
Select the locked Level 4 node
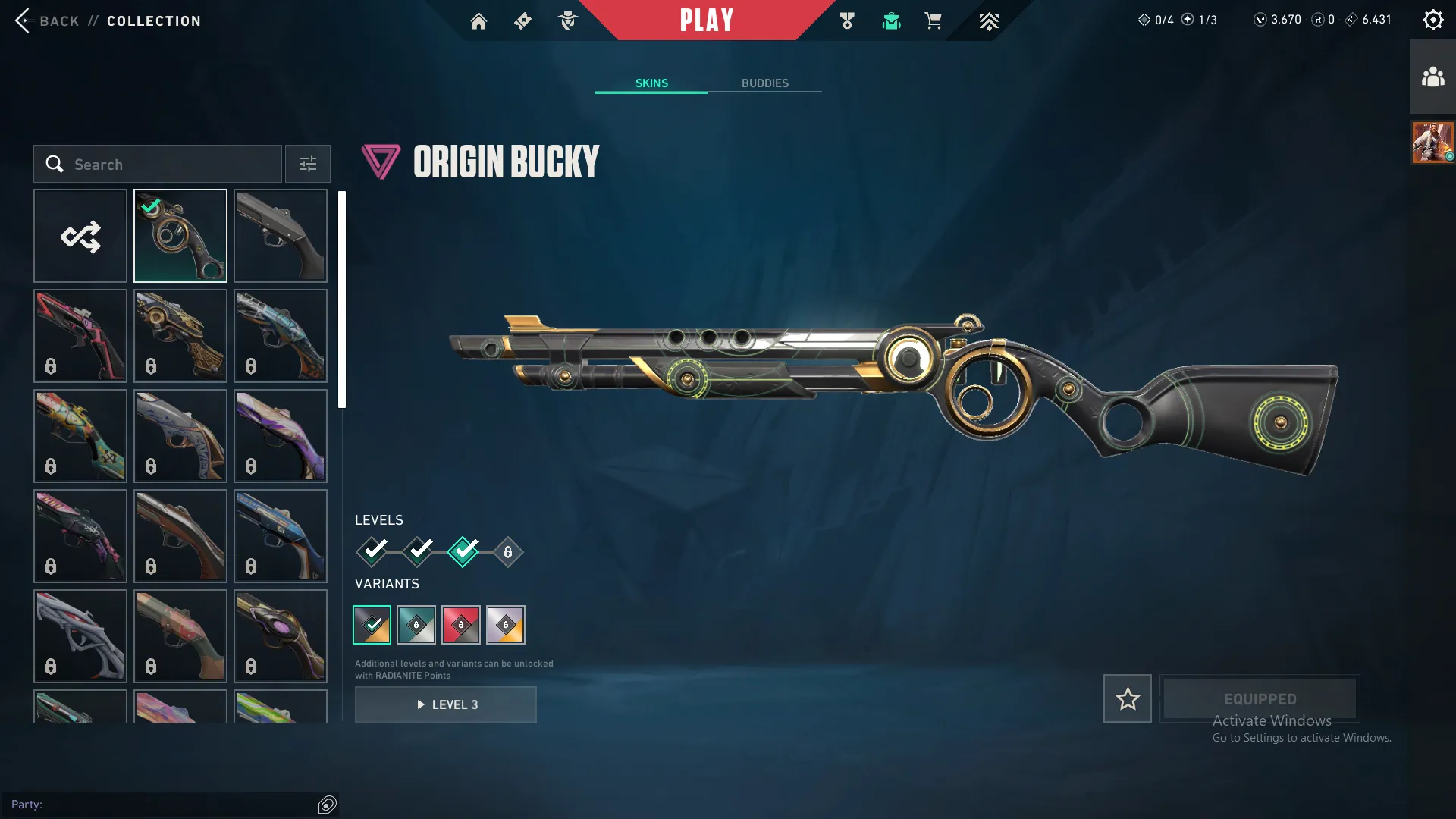point(507,552)
